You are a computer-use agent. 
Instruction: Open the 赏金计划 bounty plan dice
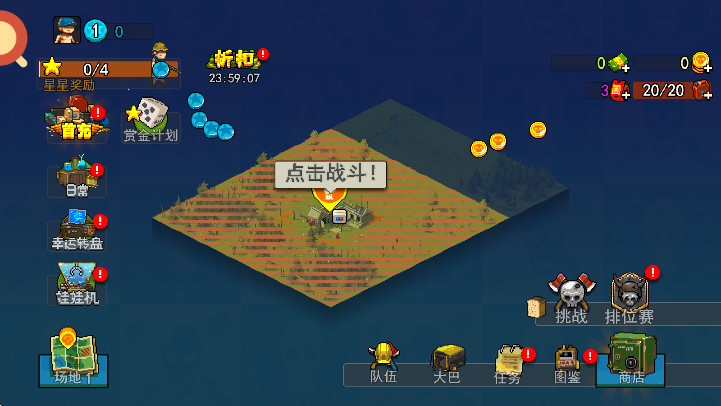tap(150, 120)
